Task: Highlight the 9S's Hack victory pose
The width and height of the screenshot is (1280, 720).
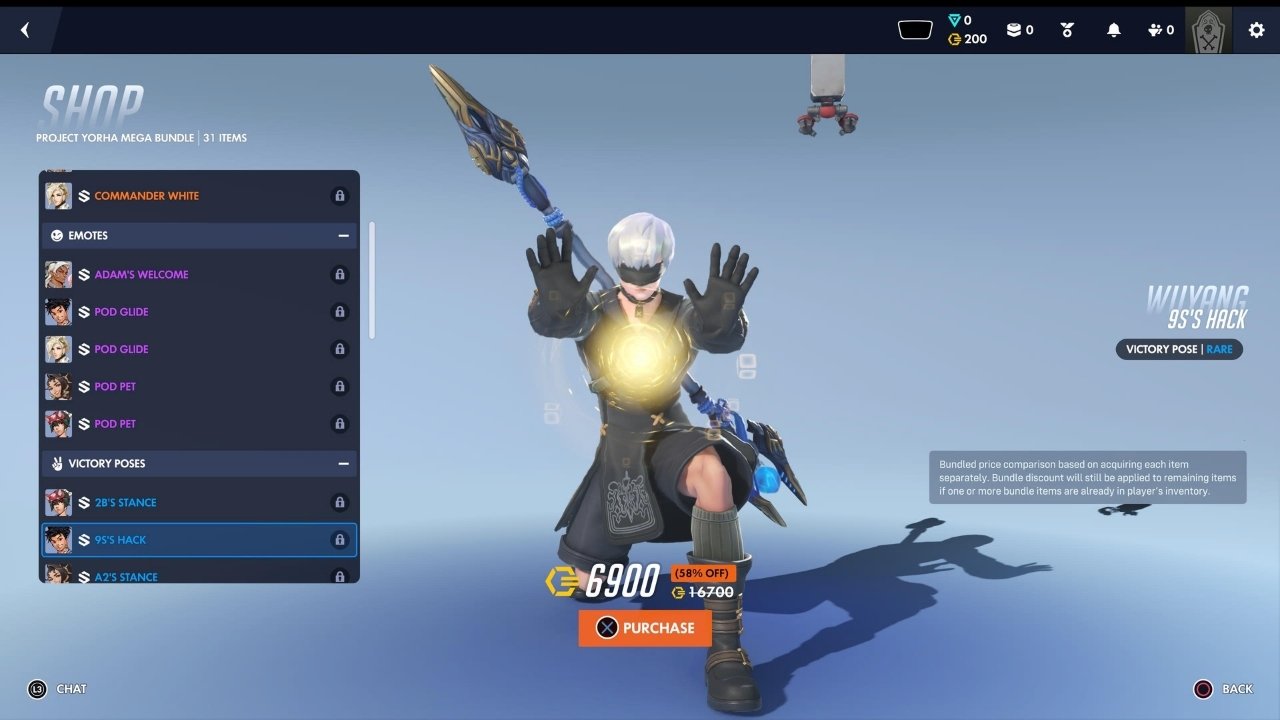Action: coord(198,540)
